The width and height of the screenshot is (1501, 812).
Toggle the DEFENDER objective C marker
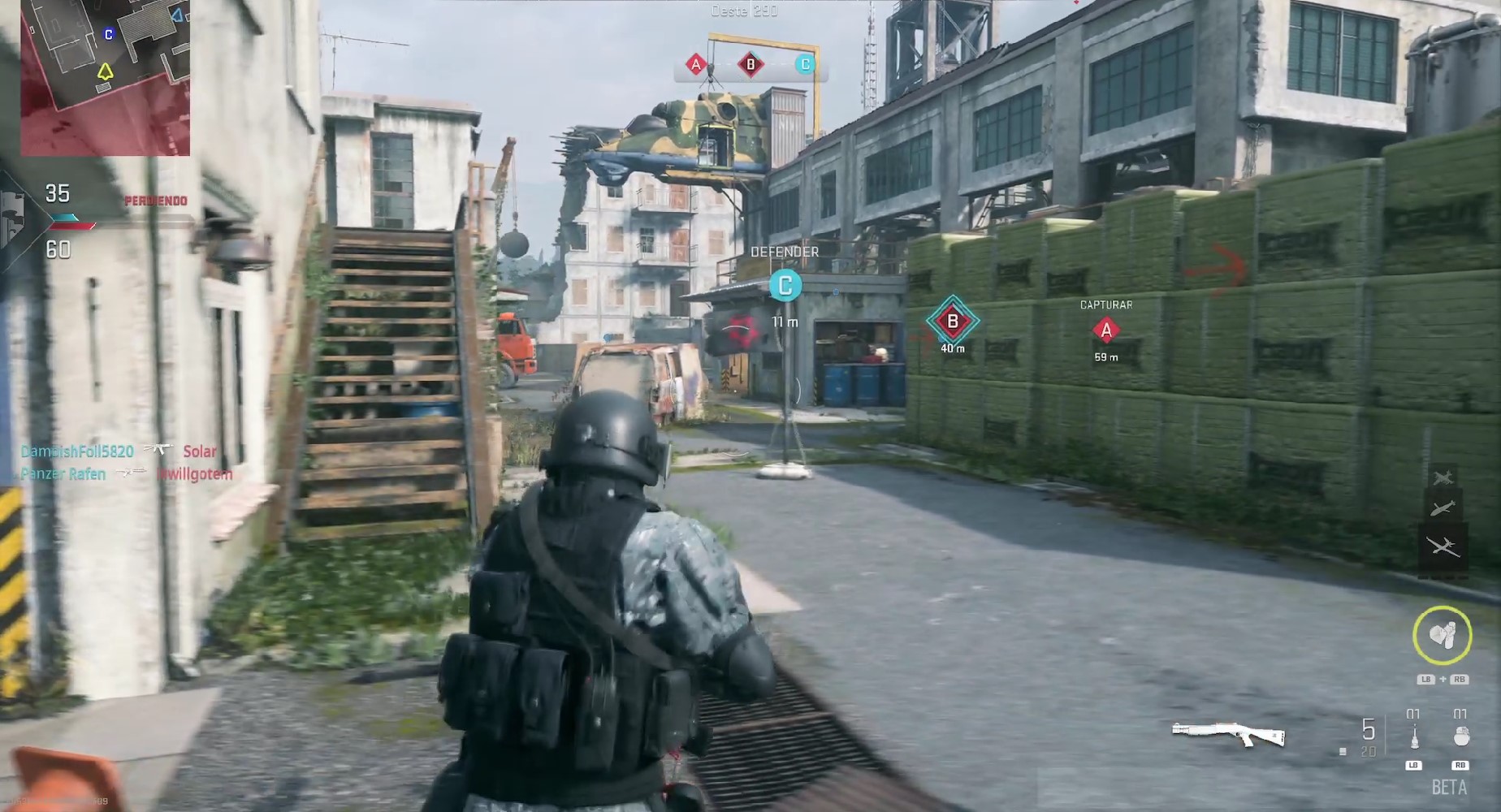tap(785, 286)
